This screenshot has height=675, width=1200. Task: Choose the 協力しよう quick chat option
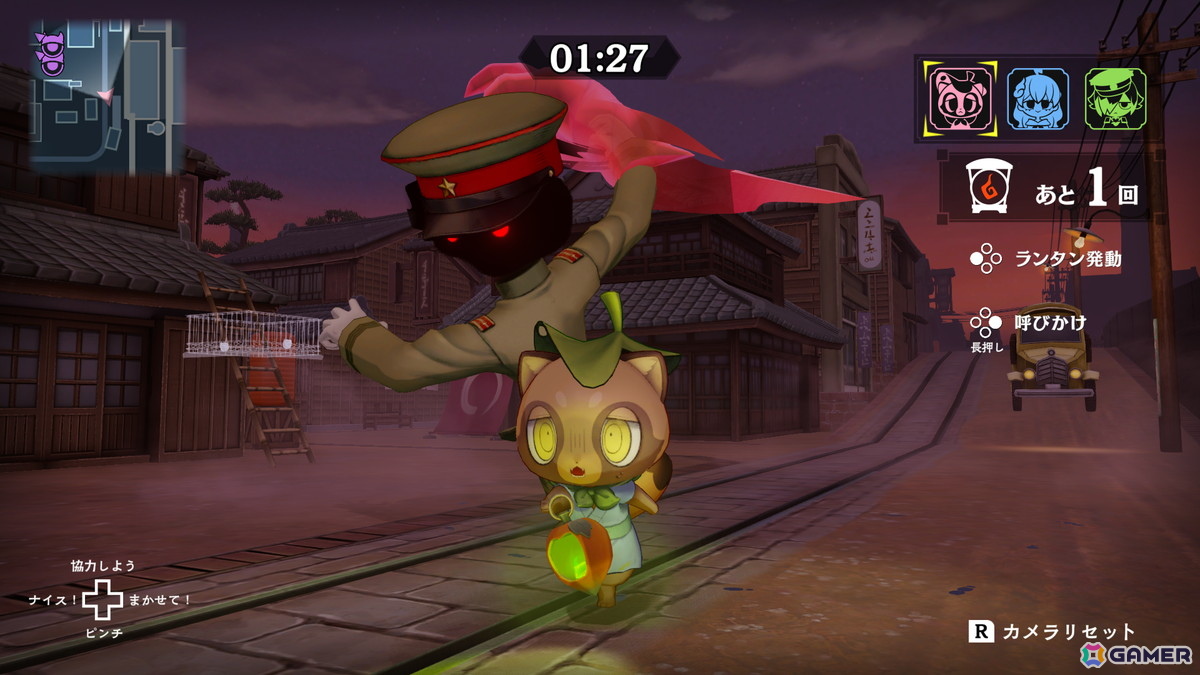102,566
